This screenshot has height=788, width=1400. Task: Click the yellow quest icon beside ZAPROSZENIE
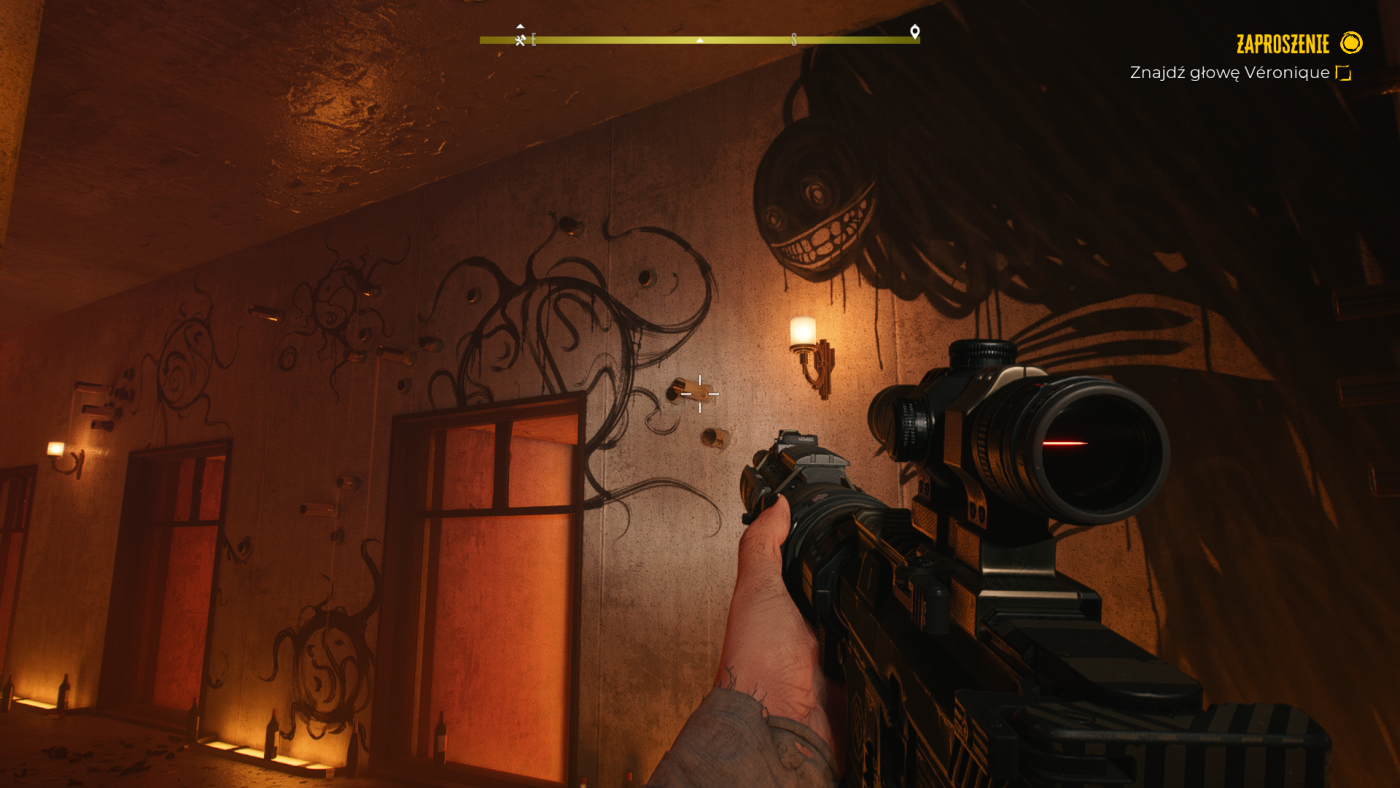1351,43
